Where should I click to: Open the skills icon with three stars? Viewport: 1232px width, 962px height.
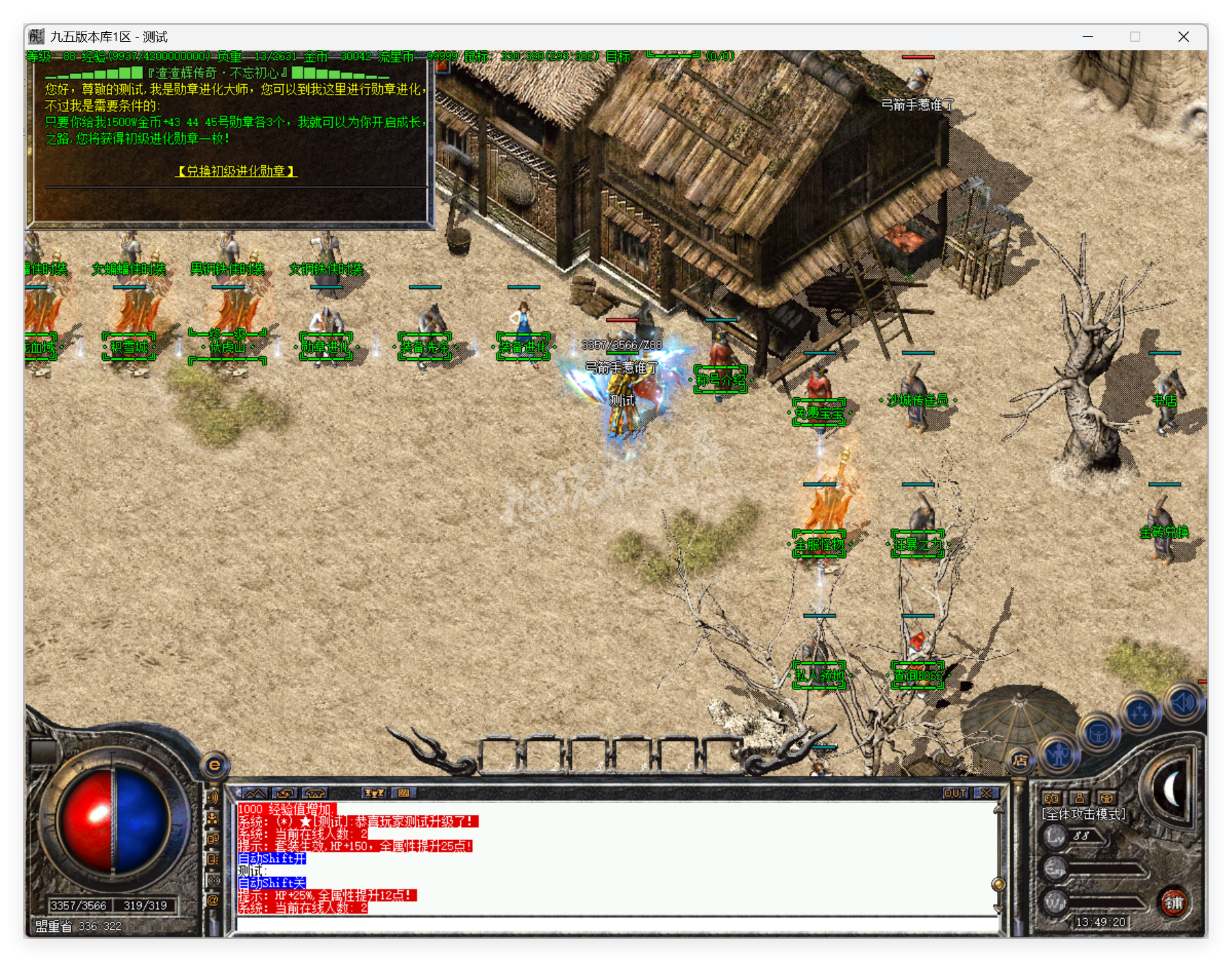pyautogui.click(x=1140, y=713)
